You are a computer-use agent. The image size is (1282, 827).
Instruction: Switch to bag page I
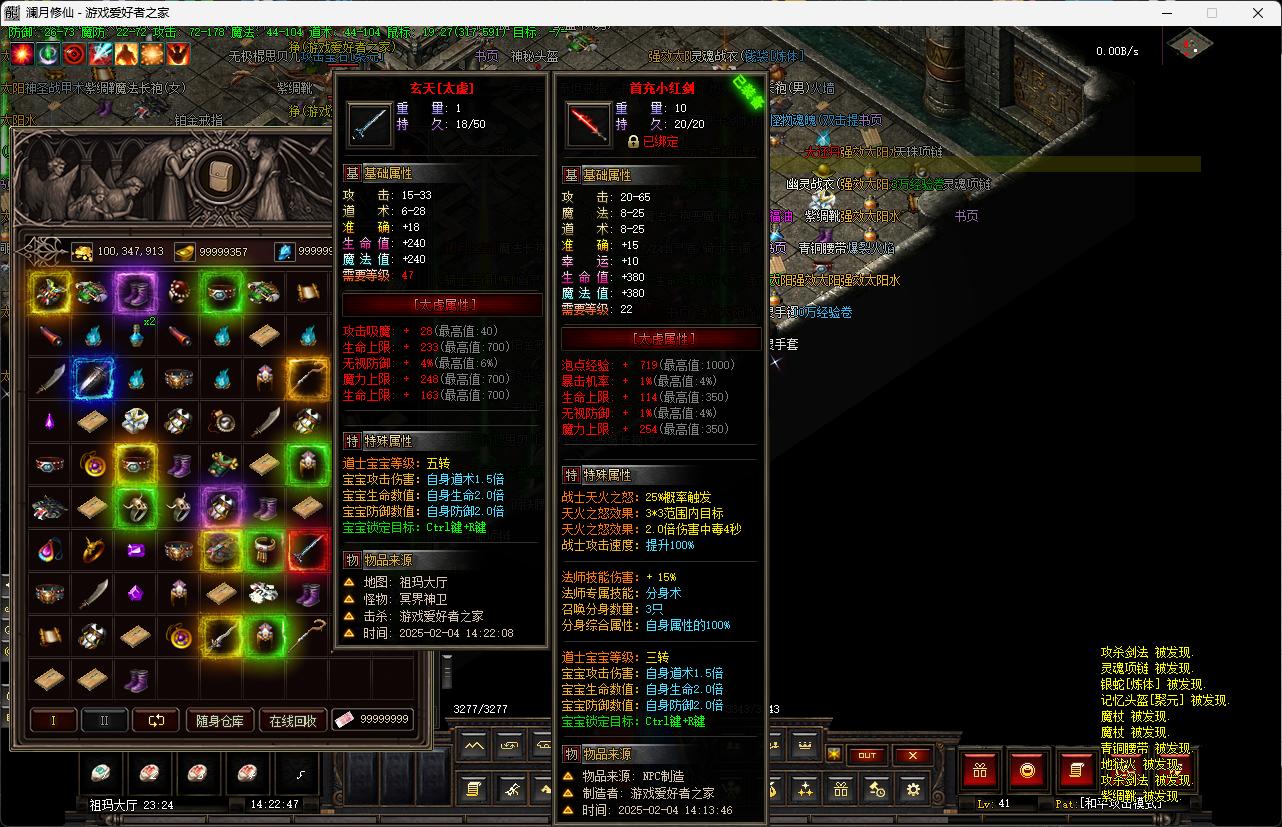pyautogui.click(x=54, y=720)
